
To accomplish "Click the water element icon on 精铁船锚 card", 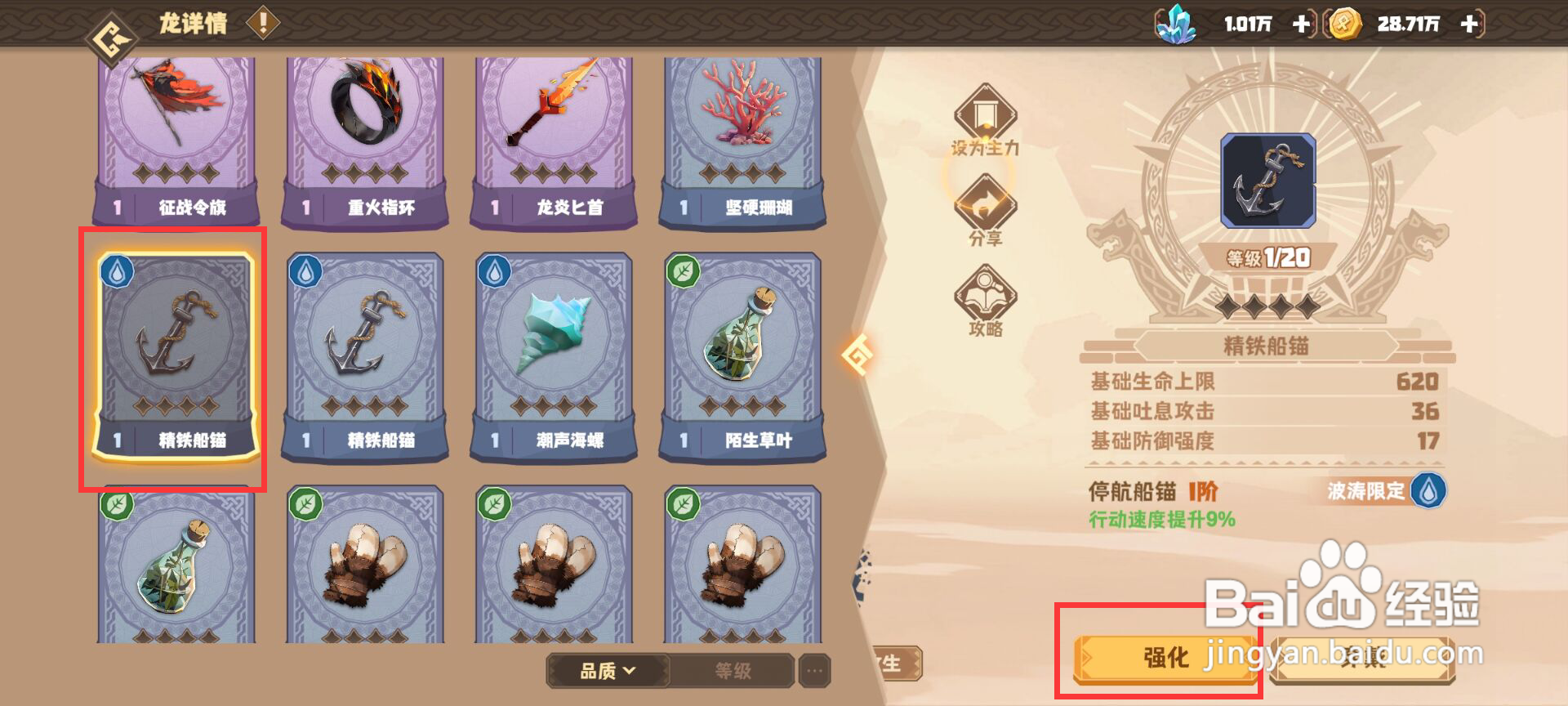I will [x=117, y=272].
